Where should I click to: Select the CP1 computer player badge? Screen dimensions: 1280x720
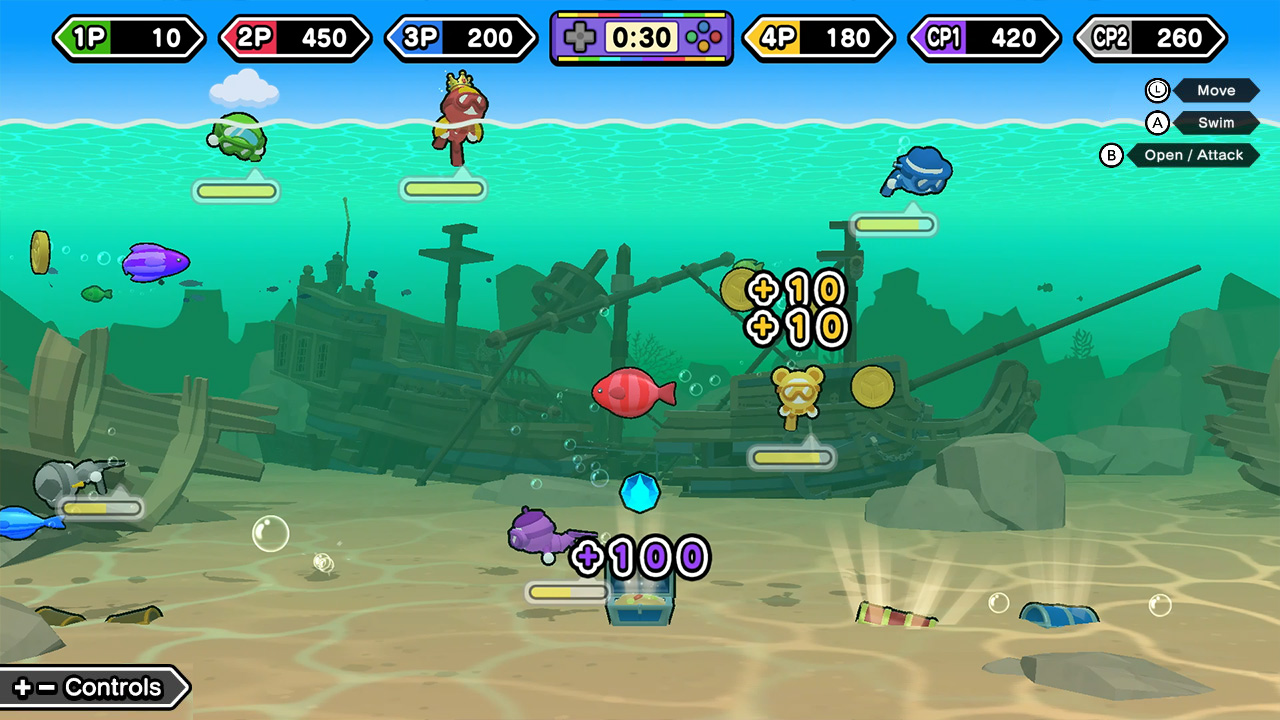tap(983, 38)
